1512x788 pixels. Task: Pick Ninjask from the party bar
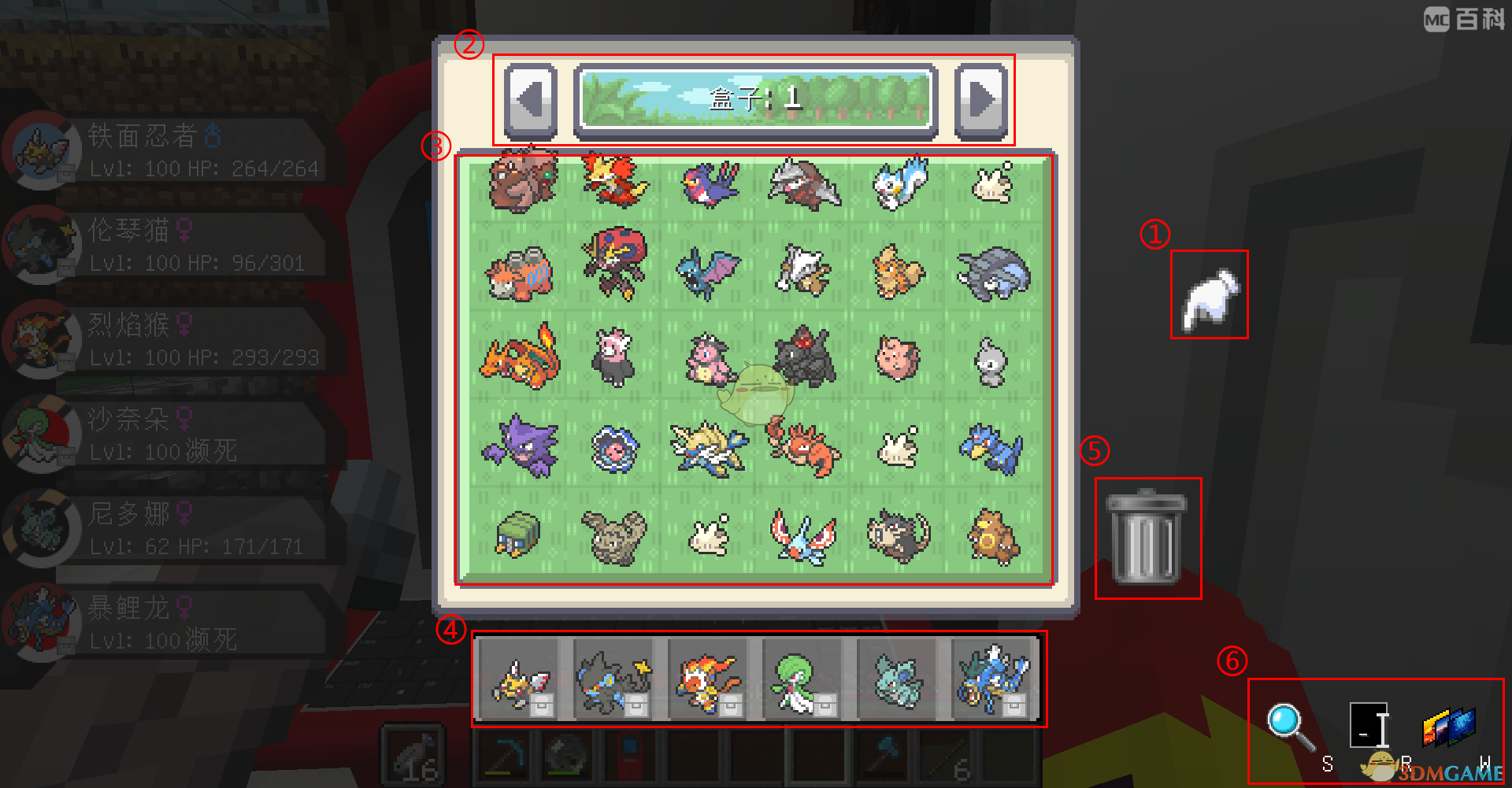[x=520, y=680]
